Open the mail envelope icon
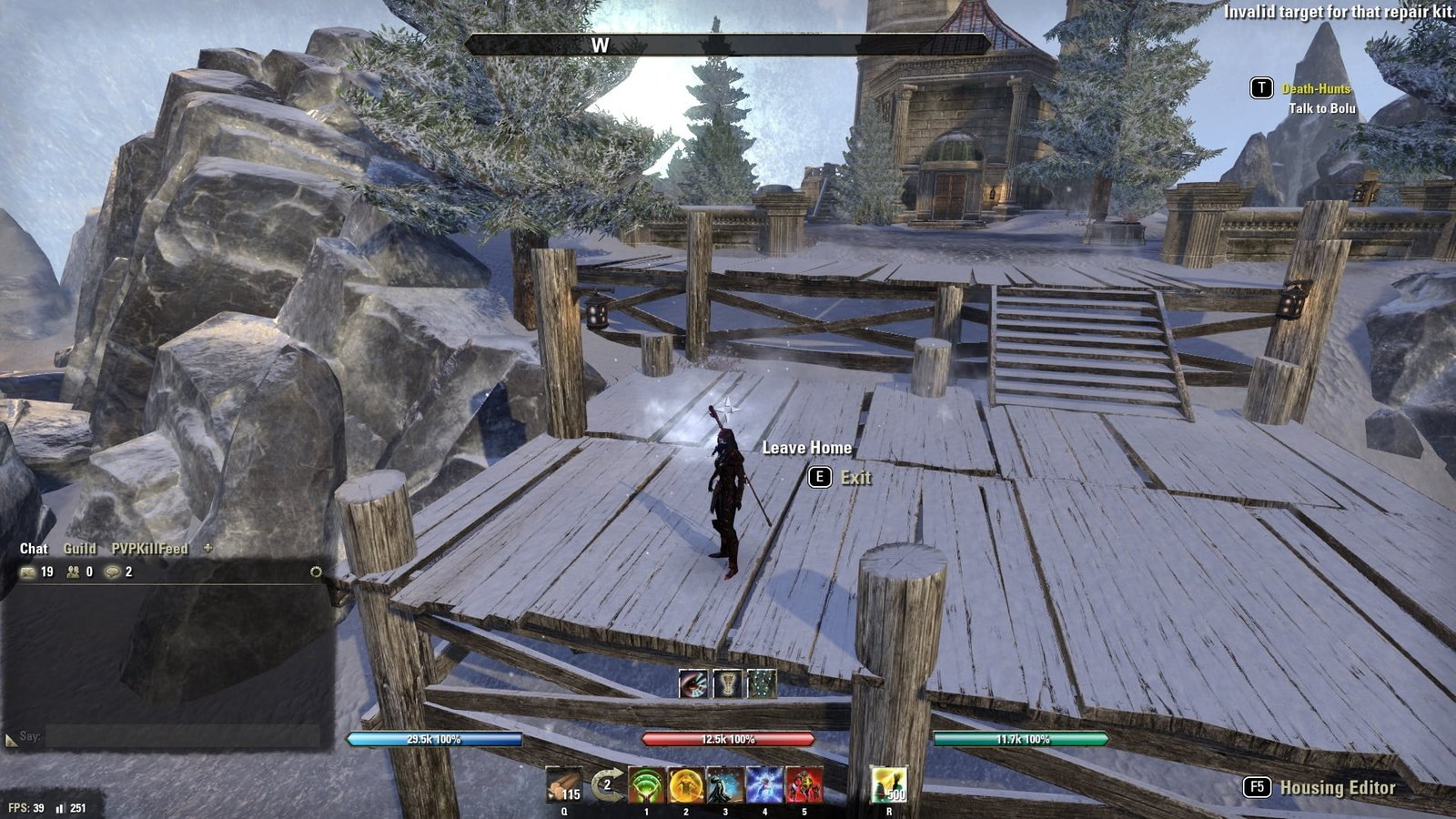Image resolution: width=1456 pixels, height=819 pixels. point(28,572)
